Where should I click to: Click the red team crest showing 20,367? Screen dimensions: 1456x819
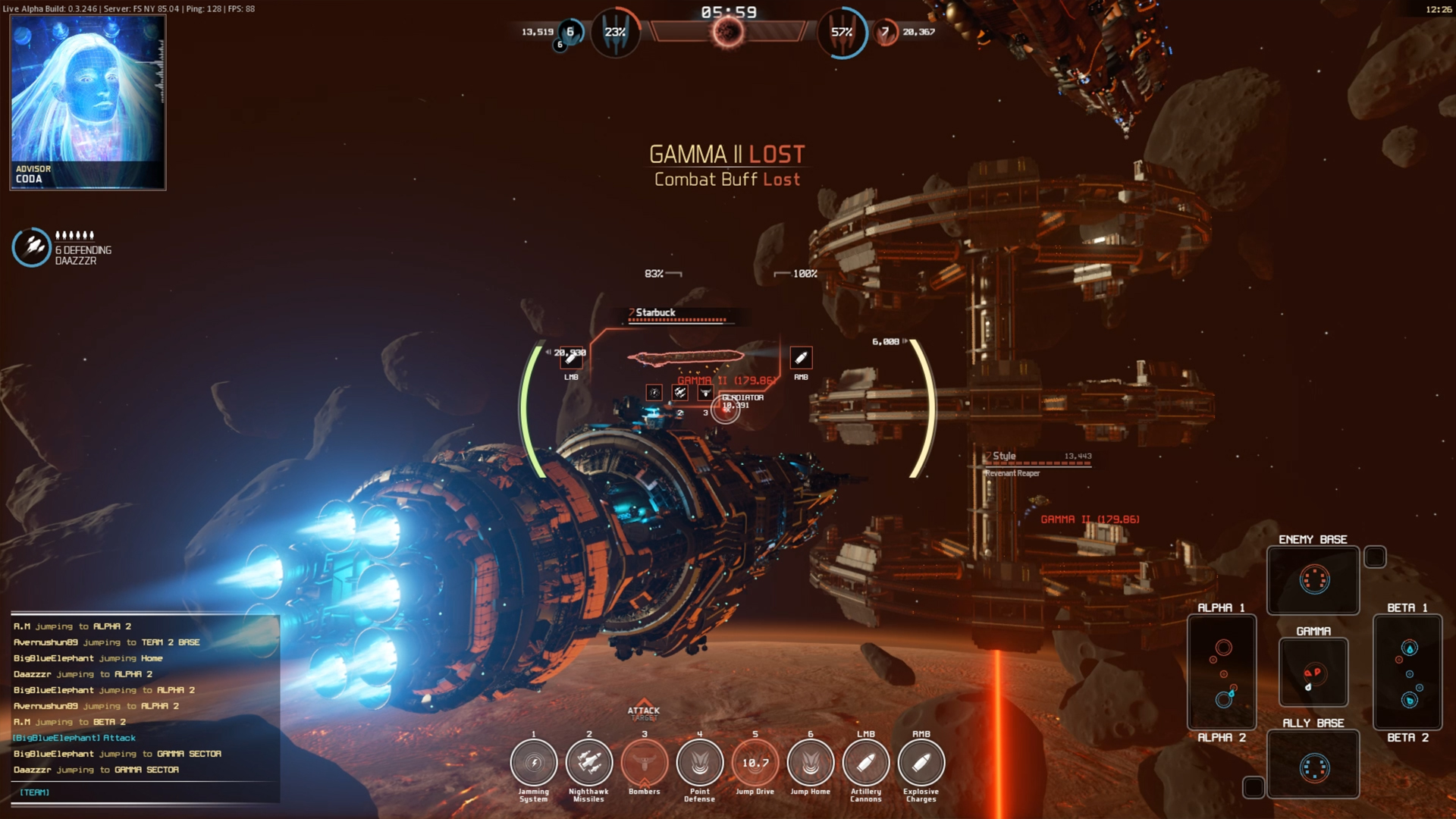pyautogui.click(x=885, y=32)
